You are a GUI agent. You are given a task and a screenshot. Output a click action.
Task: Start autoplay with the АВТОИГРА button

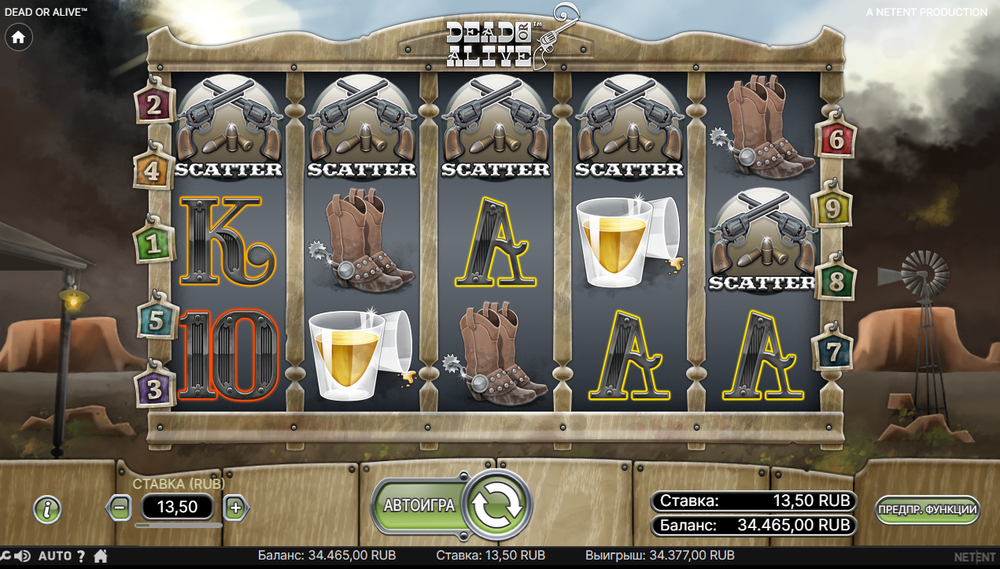click(418, 505)
